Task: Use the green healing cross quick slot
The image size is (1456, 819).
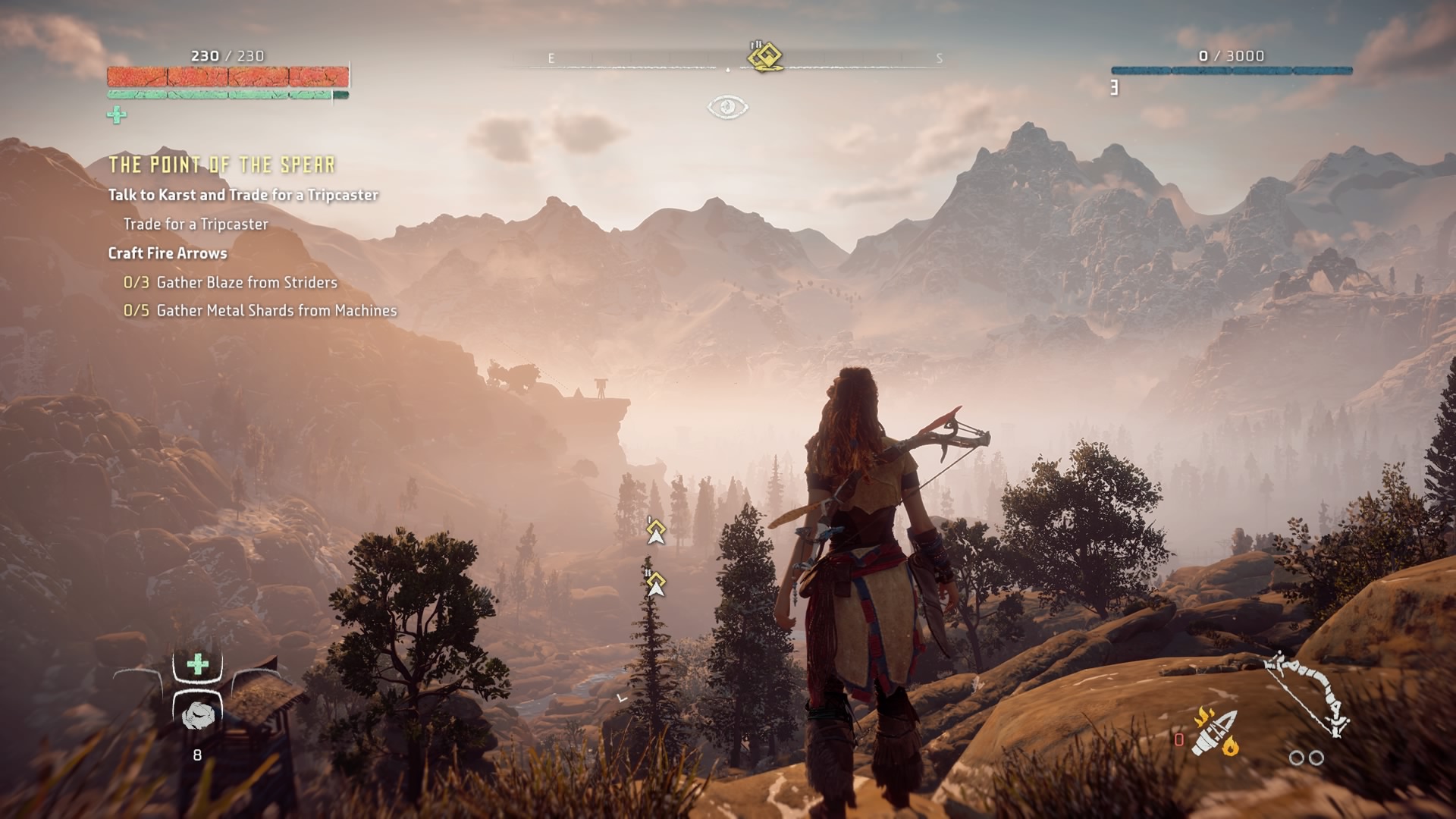Action: [x=197, y=665]
